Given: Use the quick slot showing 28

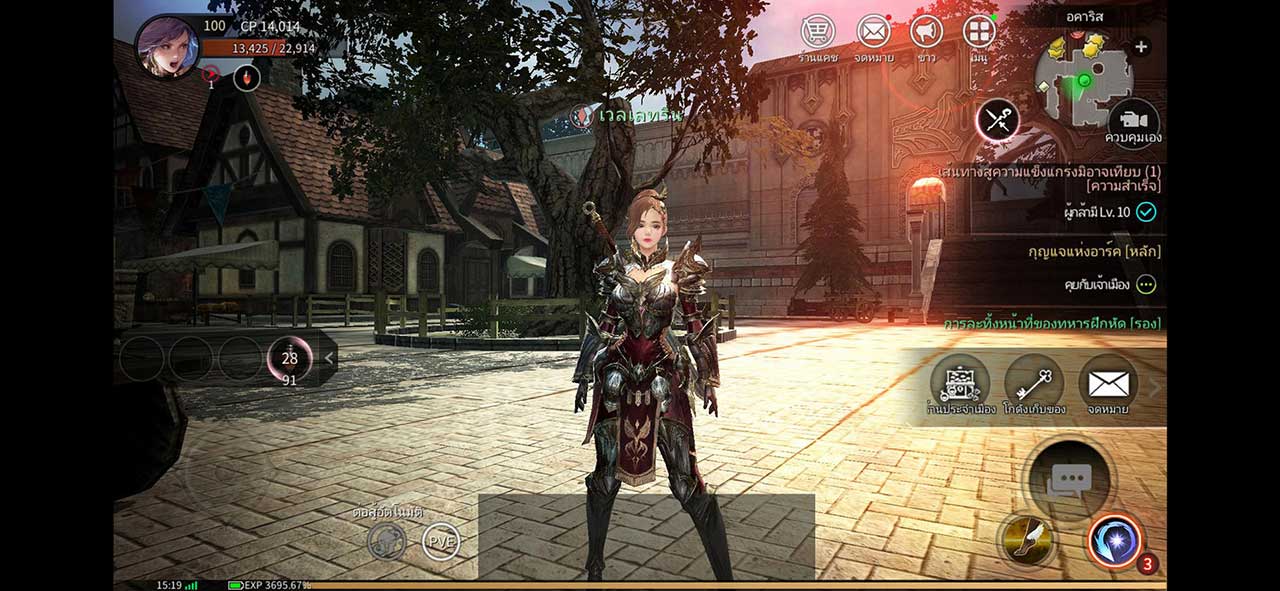Looking at the screenshot, I should click(x=290, y=359).
